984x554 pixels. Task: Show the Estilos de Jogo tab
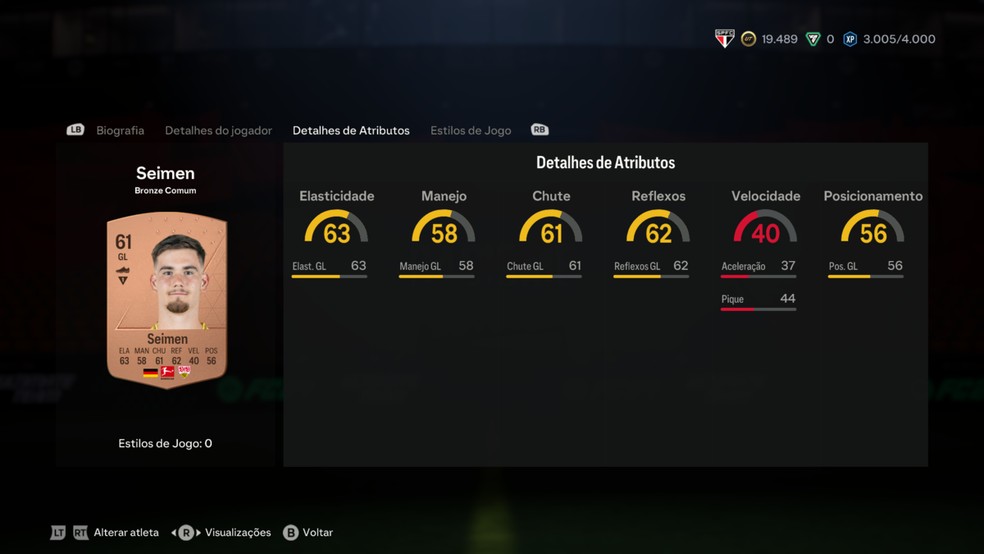[x=470, y=131]
